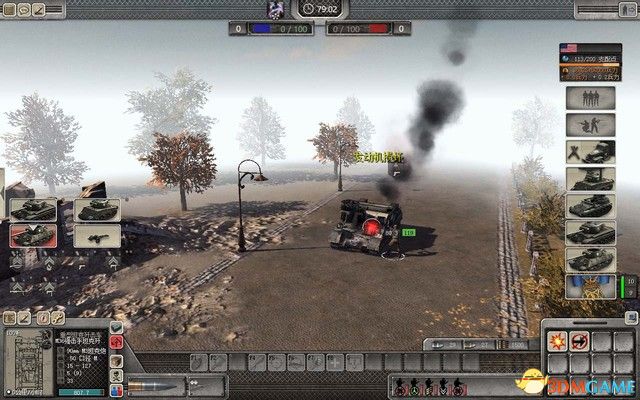Pick the field gun unit card

[98, 236]
